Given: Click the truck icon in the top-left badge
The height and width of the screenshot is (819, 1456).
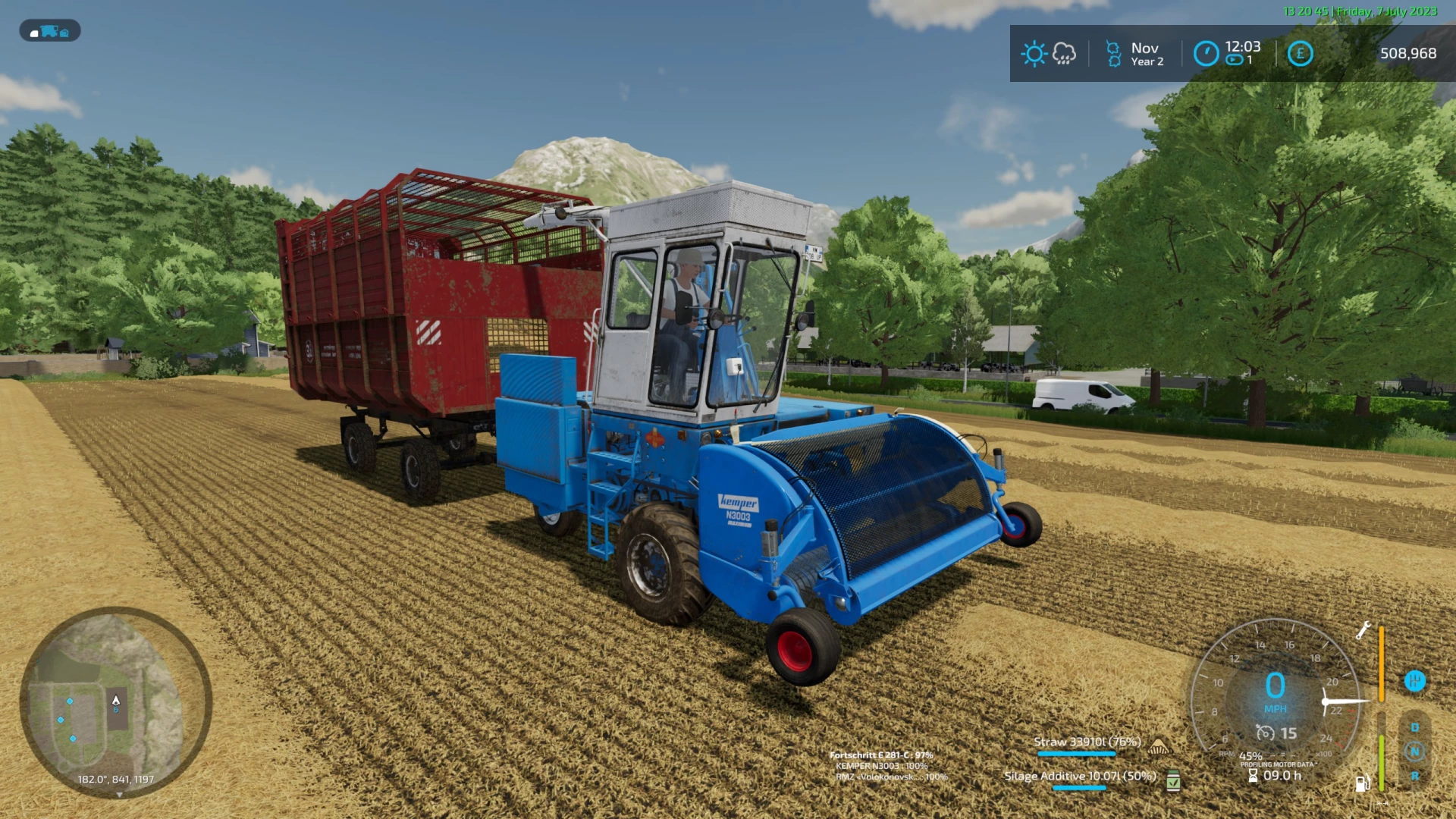Looking at the screenshot, I should (x=50, y=31).
